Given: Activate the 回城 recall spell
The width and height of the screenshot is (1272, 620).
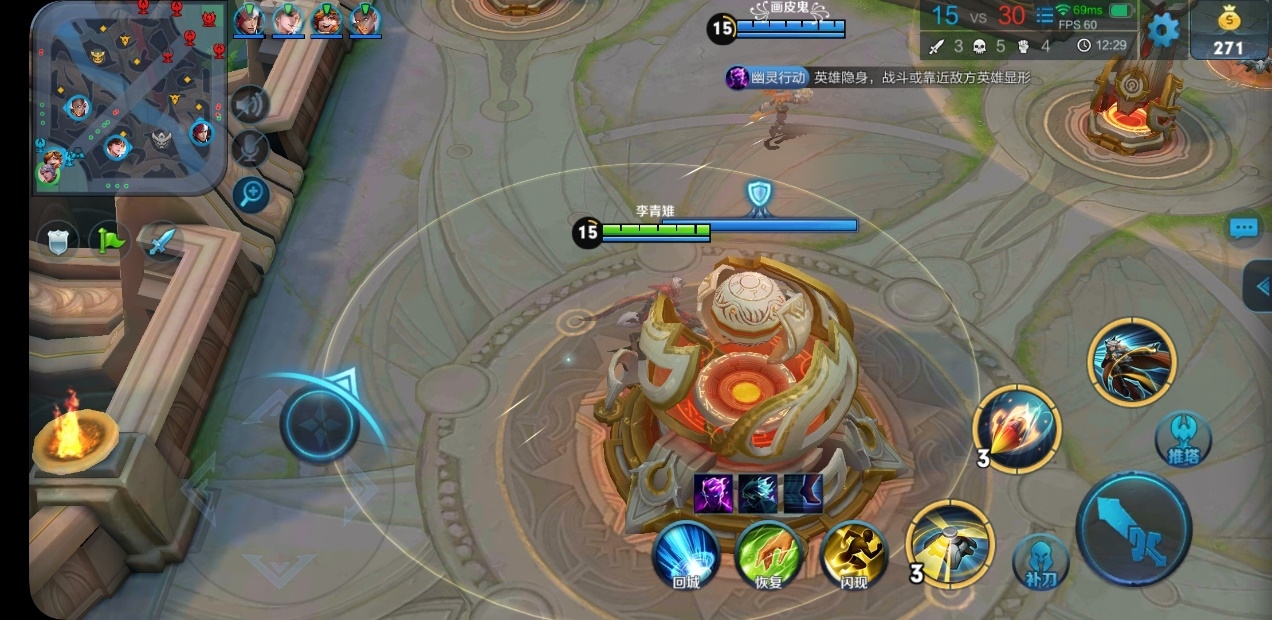Looking at the screenshot, I should click(685, 555).
